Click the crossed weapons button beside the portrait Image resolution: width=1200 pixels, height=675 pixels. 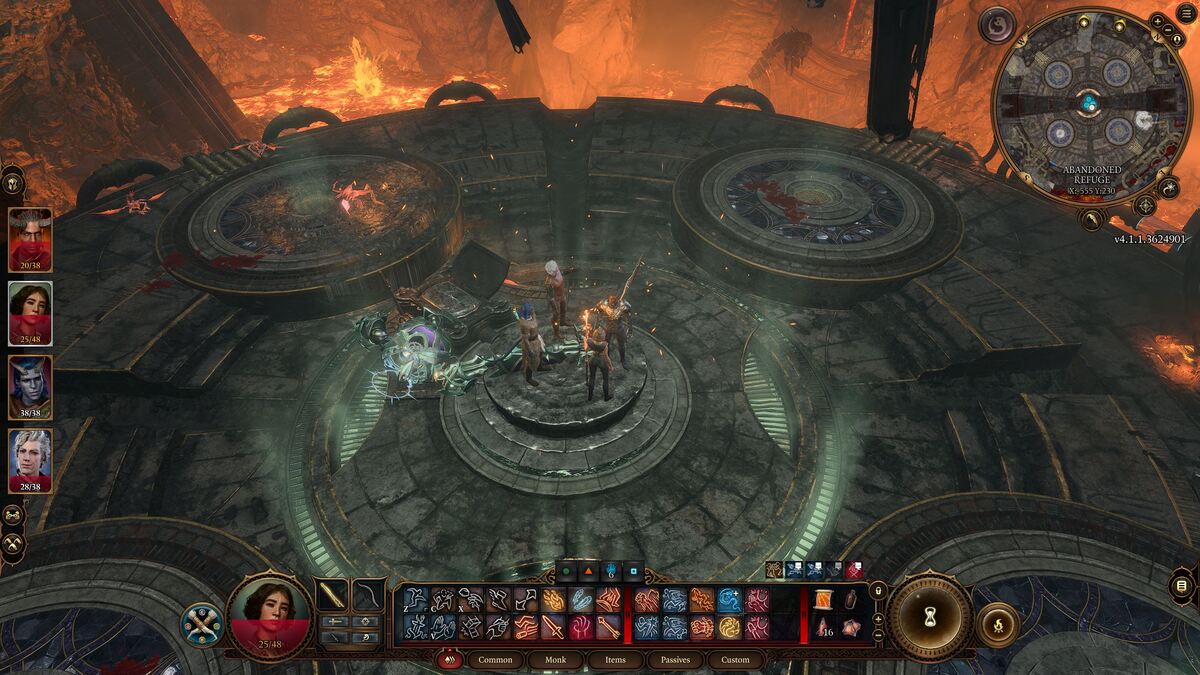pyautogui.click(x=200, y=624)
